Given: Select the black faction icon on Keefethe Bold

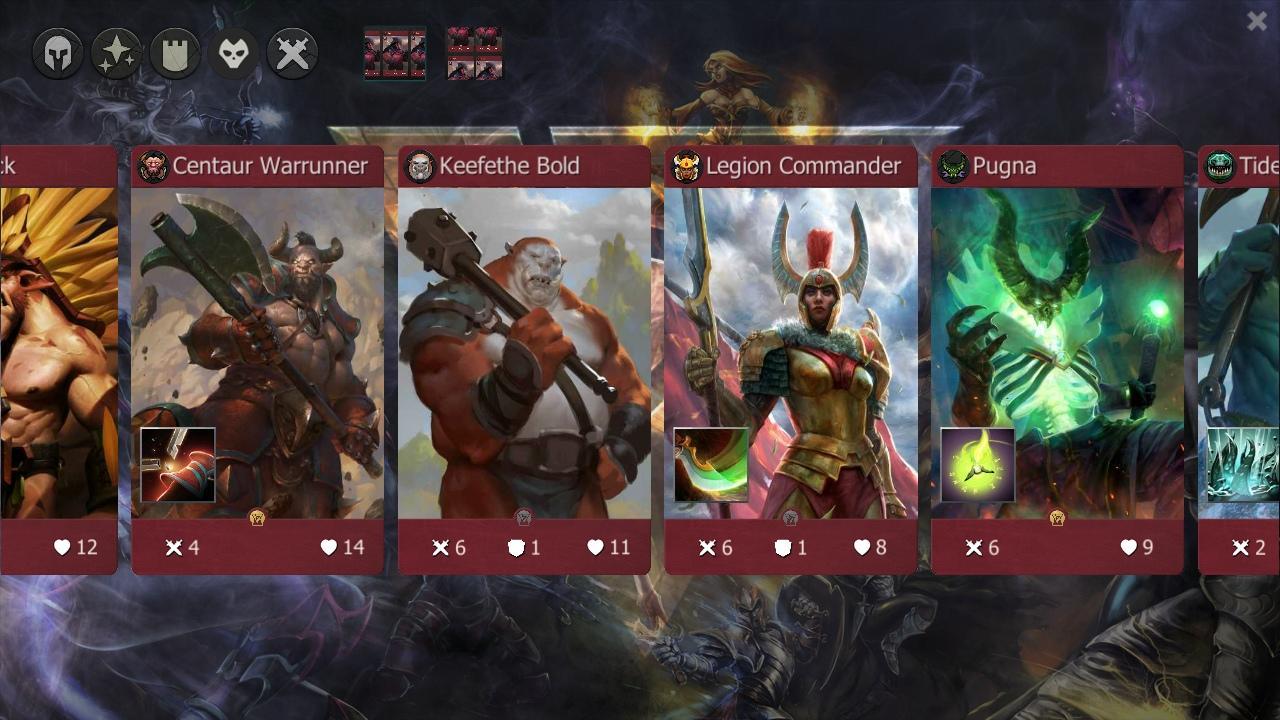Looking at the screenshot, I should [x=419, y=166].
